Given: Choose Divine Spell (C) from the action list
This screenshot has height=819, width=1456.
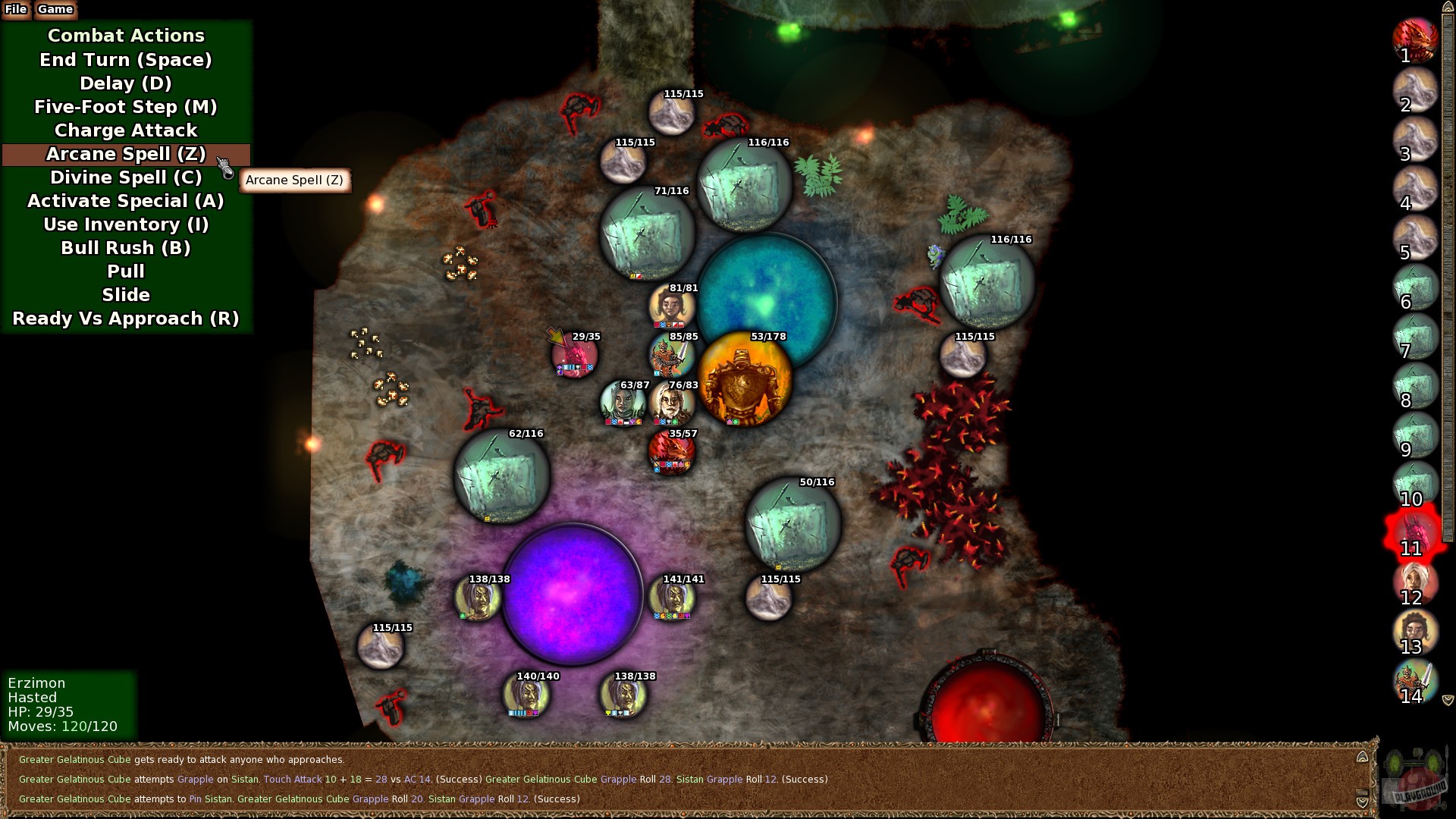Looking at the screenshot, I should click(125, 177).
